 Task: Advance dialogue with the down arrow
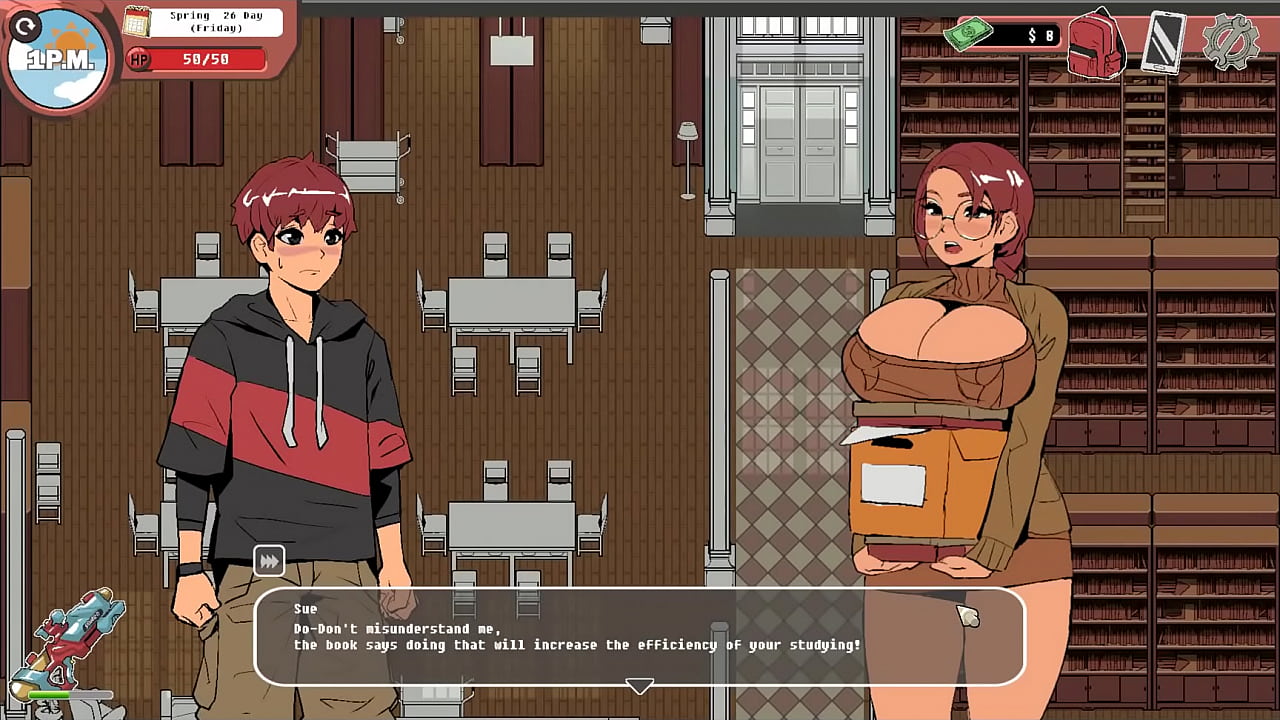639,686
